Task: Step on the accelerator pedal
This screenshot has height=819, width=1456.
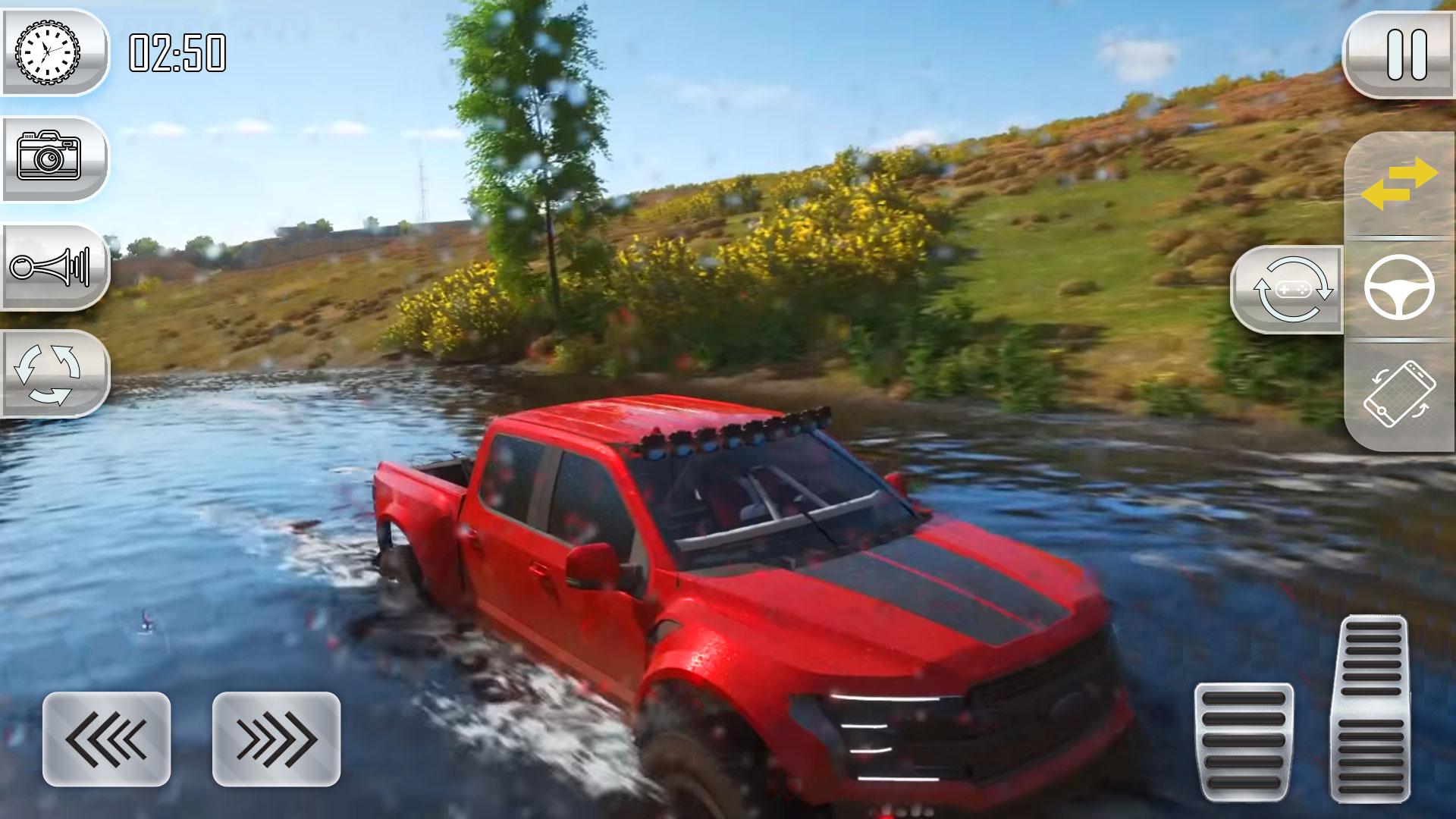Action: [x=1370, y=708]
